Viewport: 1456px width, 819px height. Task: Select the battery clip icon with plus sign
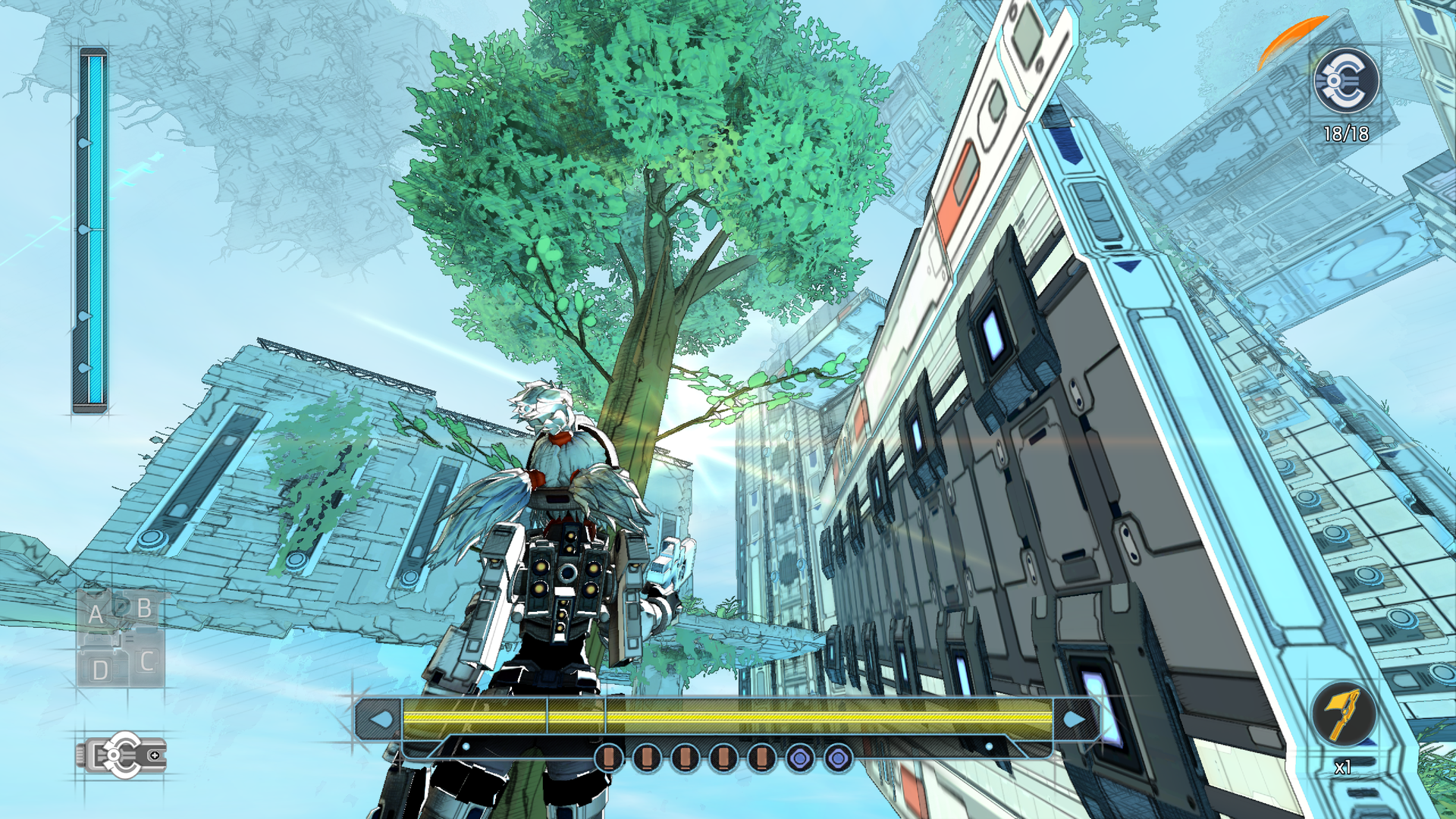click(x=121, y=755)
